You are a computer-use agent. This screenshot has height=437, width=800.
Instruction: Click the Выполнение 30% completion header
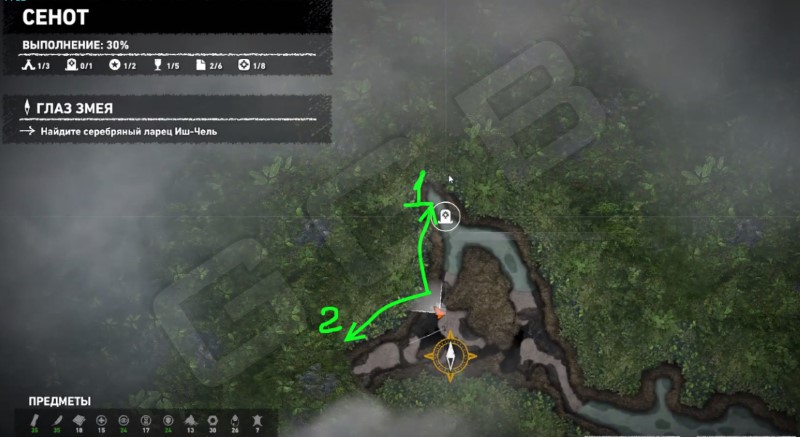[x=75, y=45]
